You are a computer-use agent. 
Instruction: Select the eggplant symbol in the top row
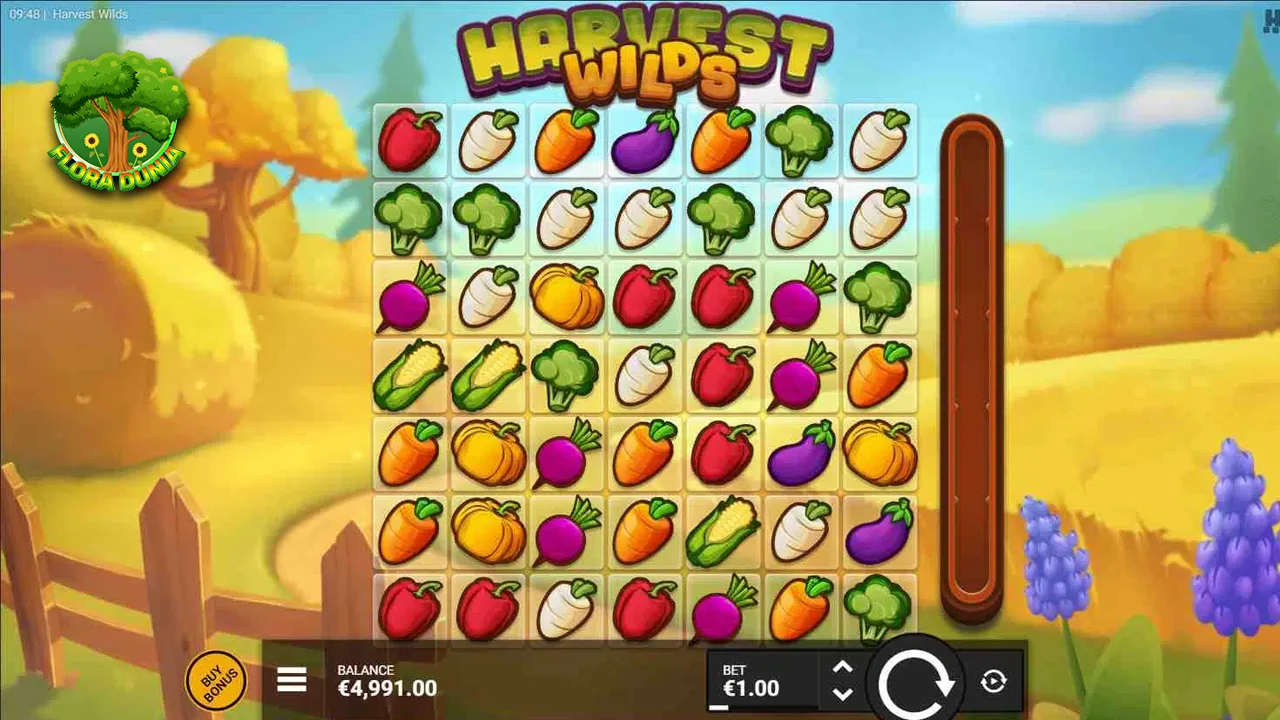(645, 140)
